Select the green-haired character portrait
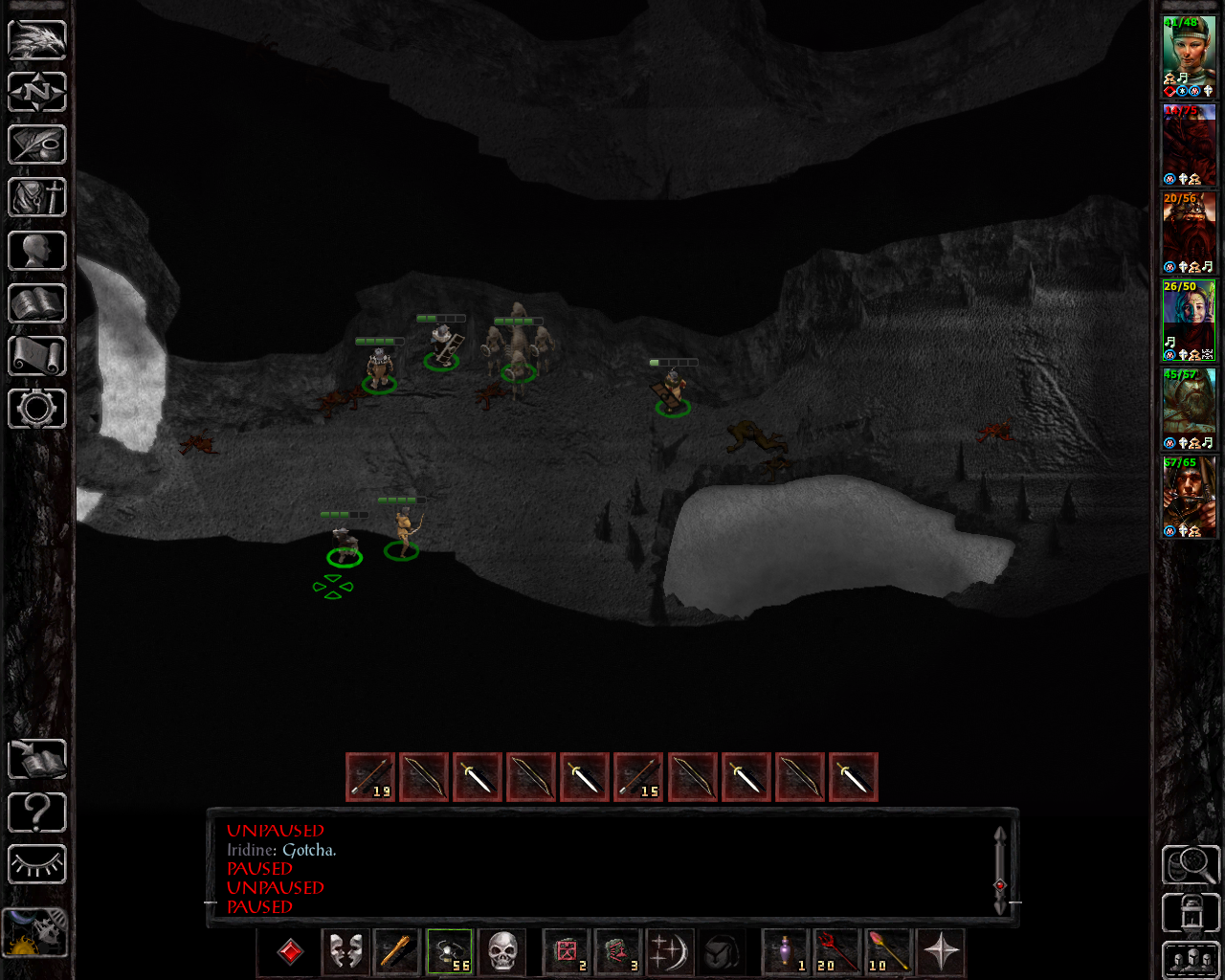Screen dimensions: 1225x980 click(x=1189, y=56)
